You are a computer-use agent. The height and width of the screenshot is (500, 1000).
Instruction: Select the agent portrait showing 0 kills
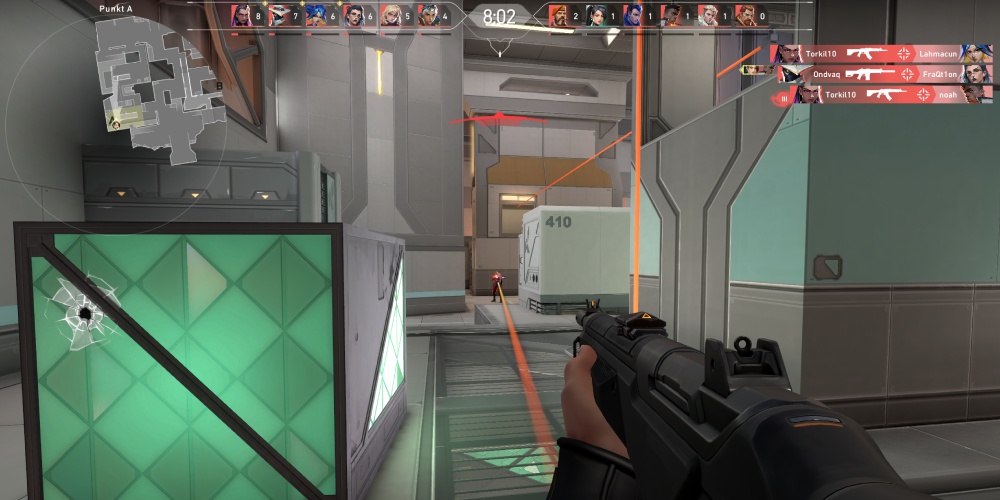tap(746, 15)
